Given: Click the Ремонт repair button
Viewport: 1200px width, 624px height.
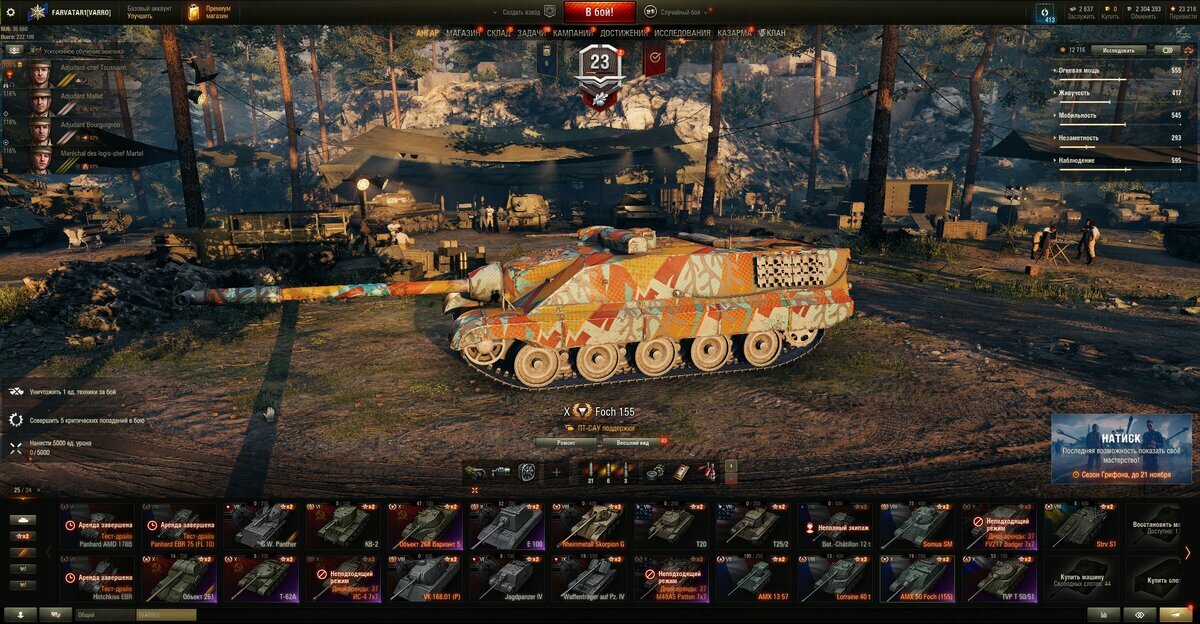Looking at the screenshot, I should pos(566,441).
